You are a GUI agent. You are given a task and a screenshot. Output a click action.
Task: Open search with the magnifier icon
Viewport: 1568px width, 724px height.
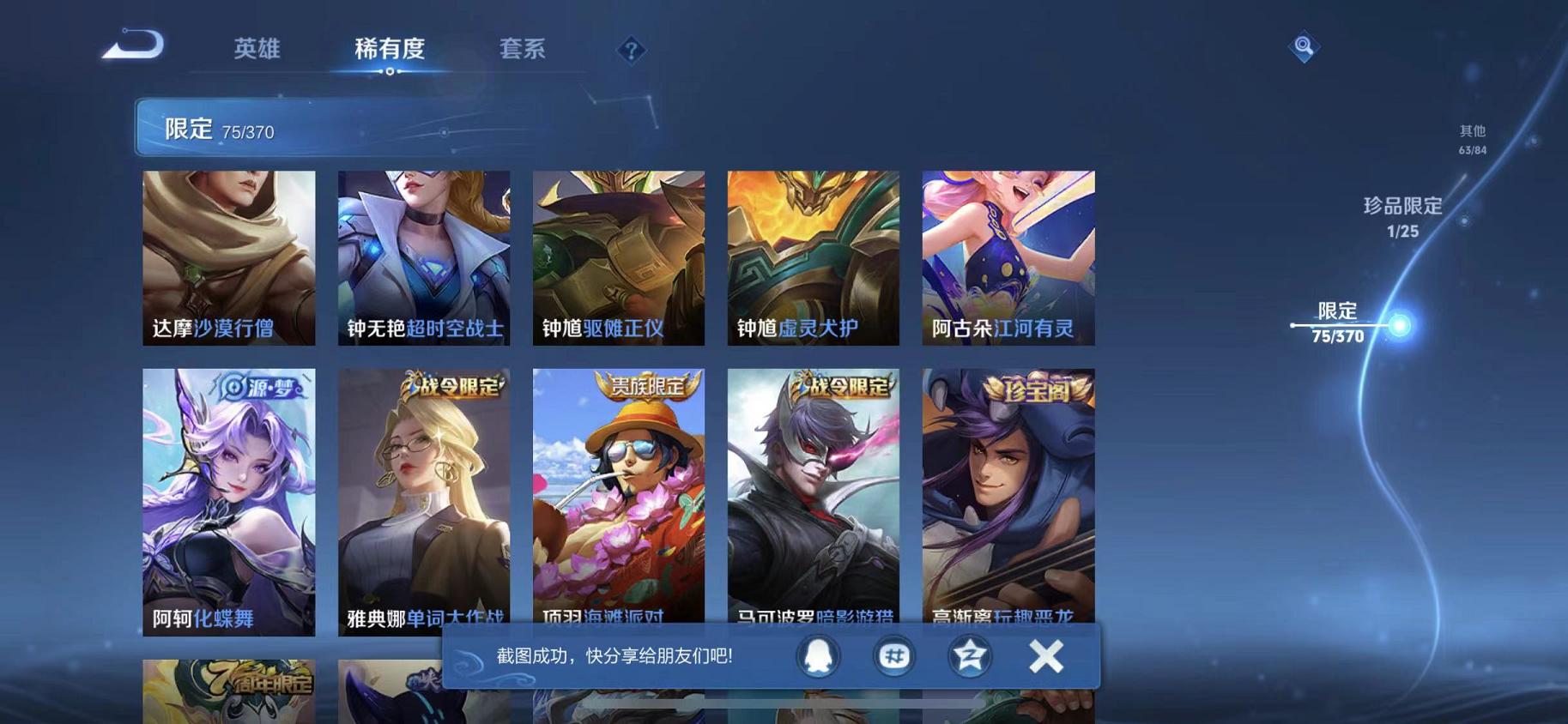point(1301,47)
